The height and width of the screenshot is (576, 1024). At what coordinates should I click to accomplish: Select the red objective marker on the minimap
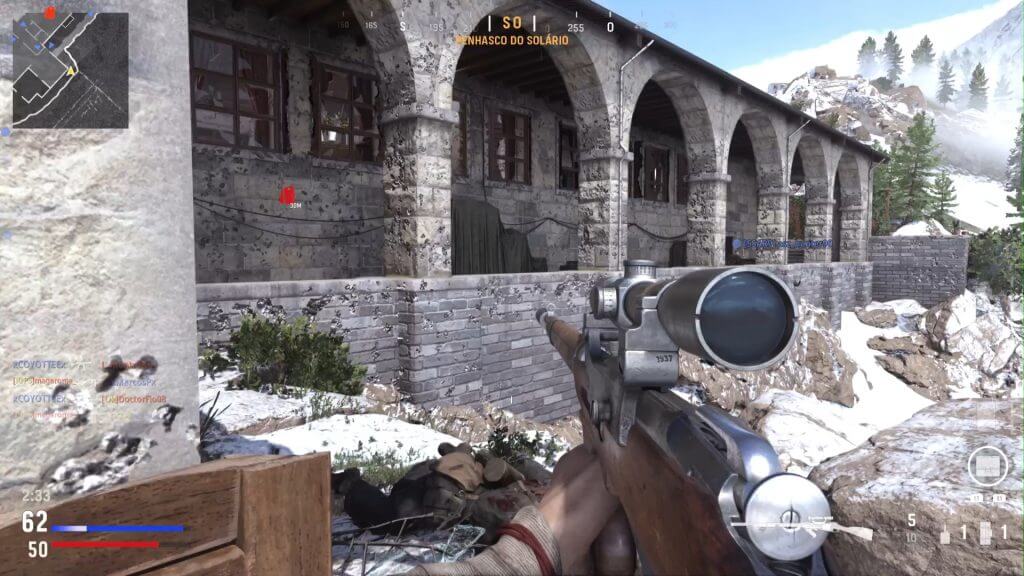coord(50,14)
